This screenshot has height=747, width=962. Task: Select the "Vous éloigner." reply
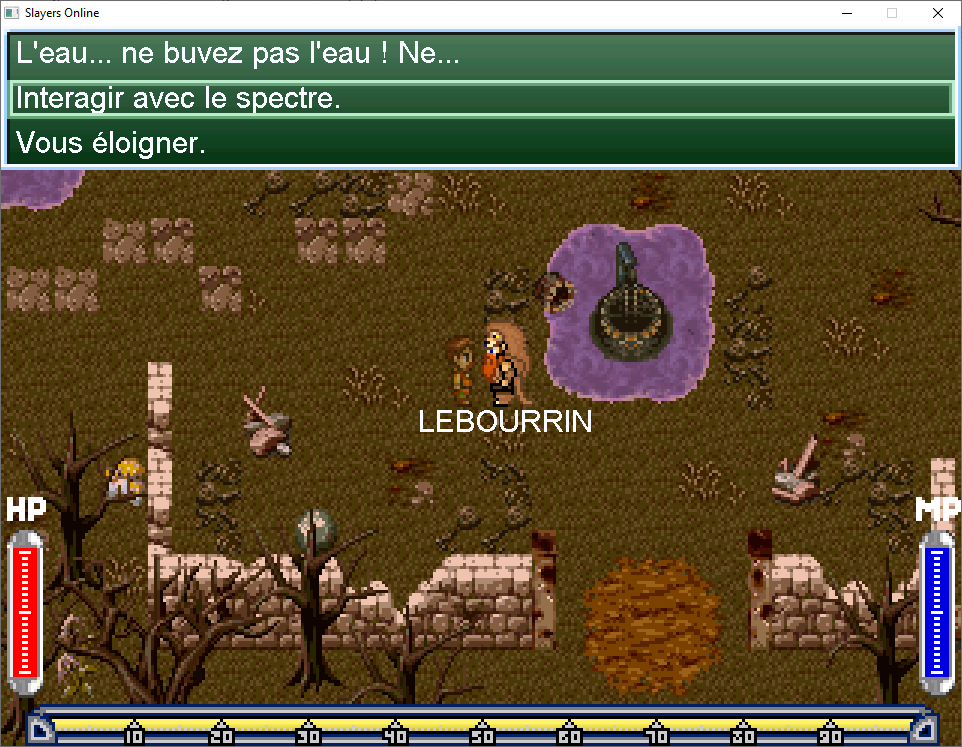[x=480, y=143]
